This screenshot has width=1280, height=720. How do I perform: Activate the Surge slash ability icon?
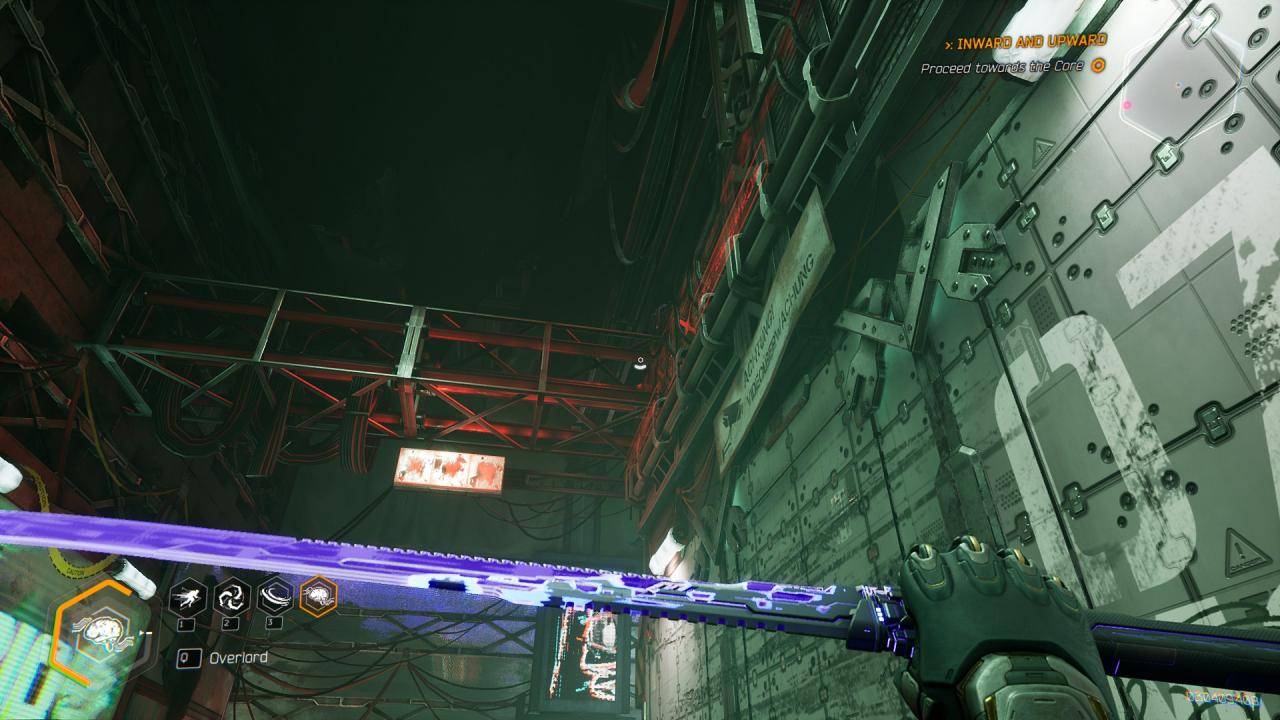(275, 596)
